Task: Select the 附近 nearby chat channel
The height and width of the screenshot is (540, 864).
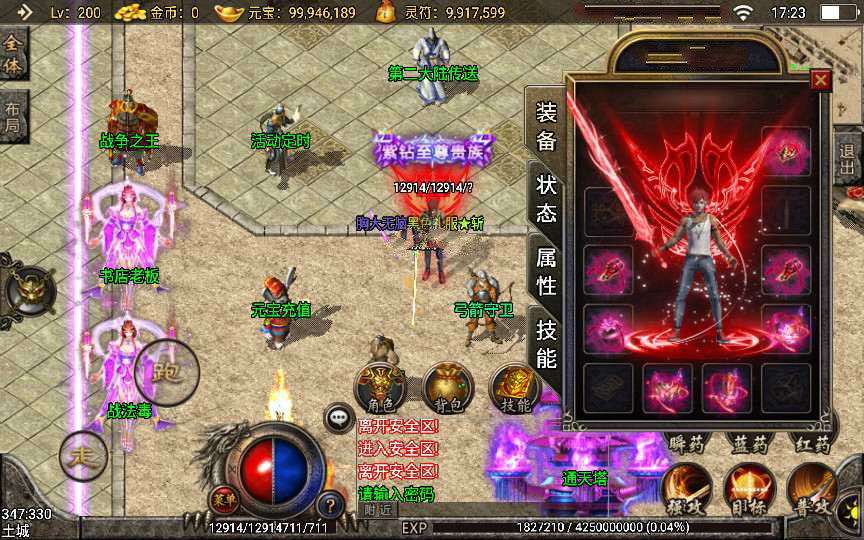Action: tap(378, 510)
